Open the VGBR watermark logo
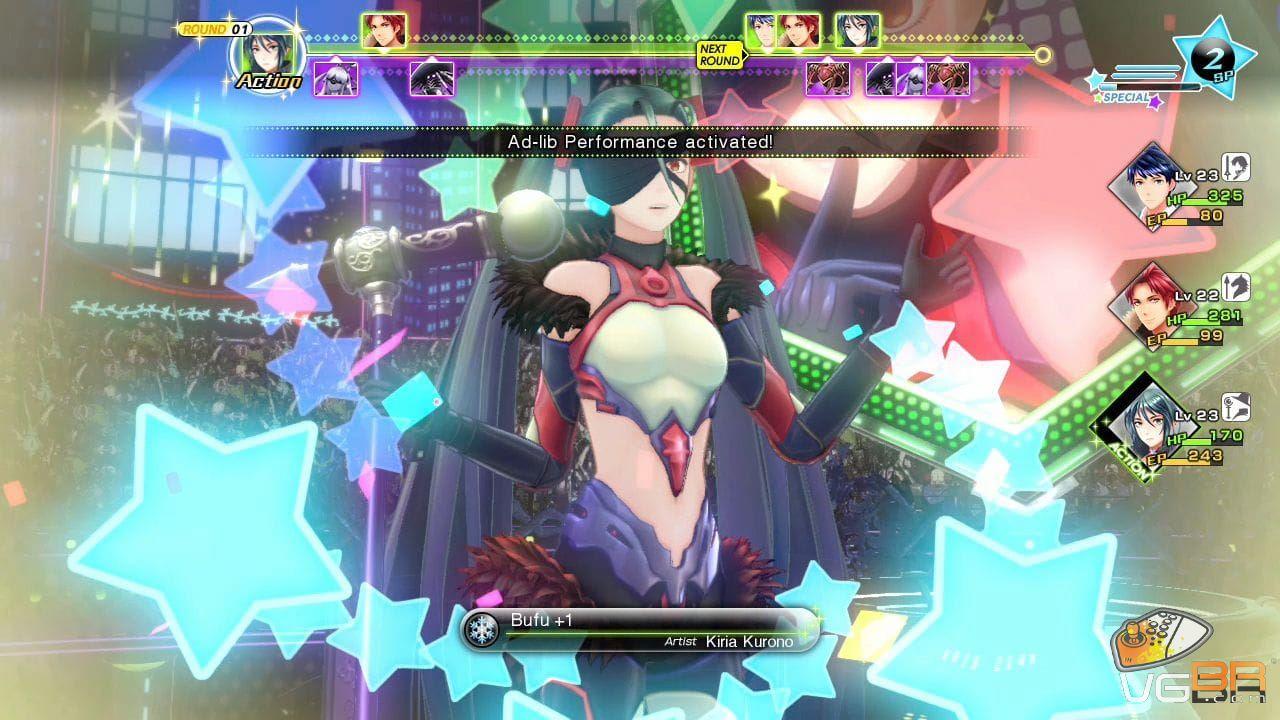The image size is (1280, 720). (1190, 665)
